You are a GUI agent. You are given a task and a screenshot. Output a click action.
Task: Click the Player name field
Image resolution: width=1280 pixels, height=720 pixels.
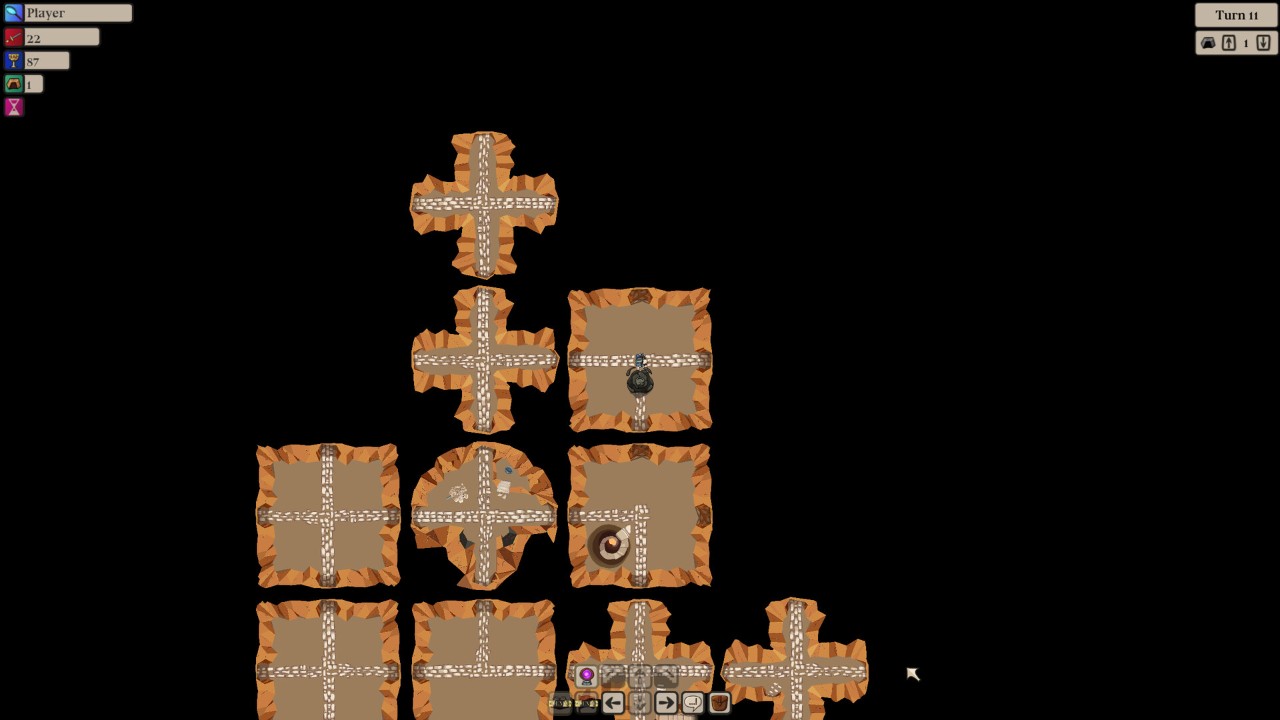(75, 12)
